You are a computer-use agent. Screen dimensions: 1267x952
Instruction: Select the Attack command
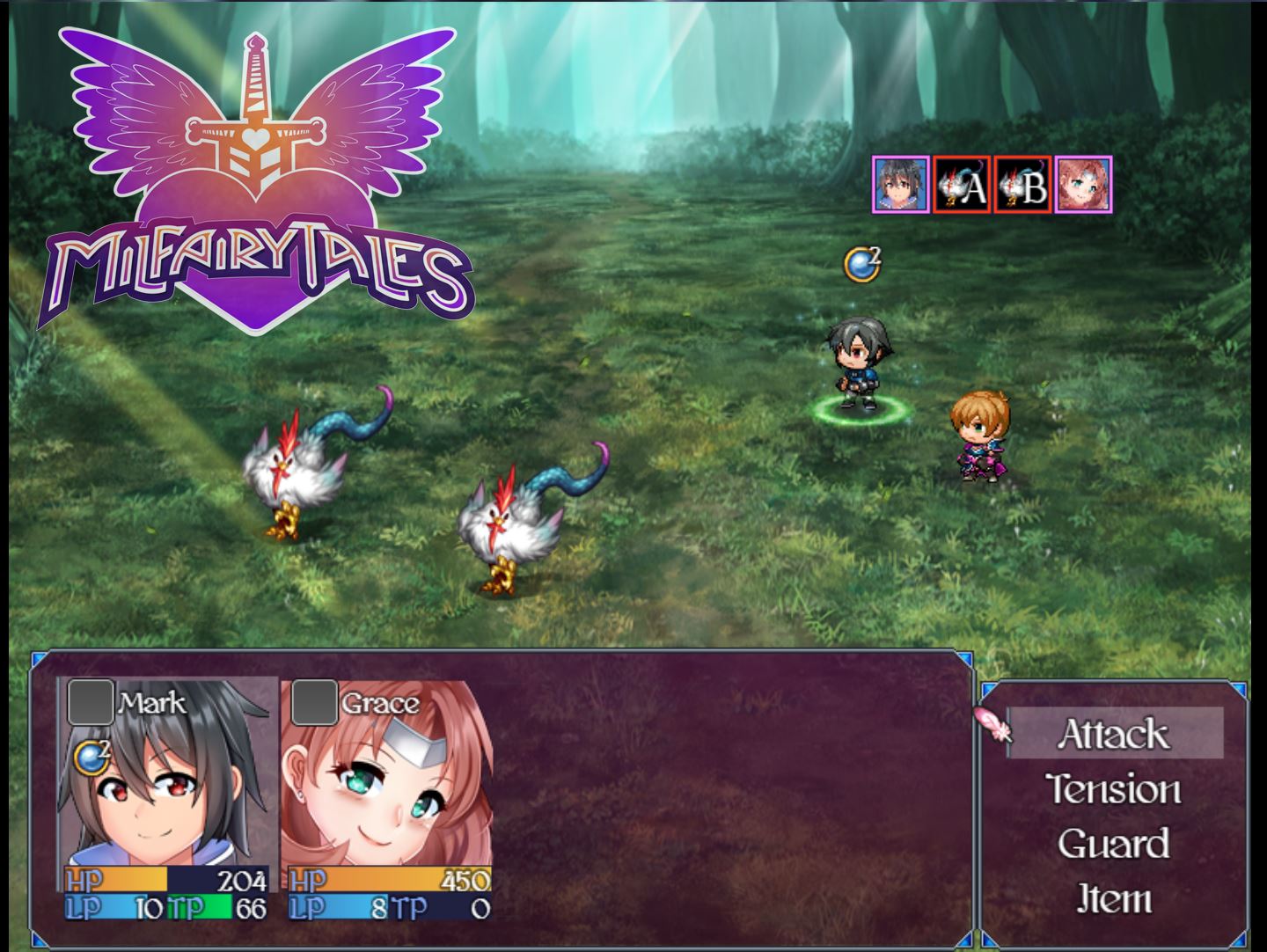pos(1114,734)
